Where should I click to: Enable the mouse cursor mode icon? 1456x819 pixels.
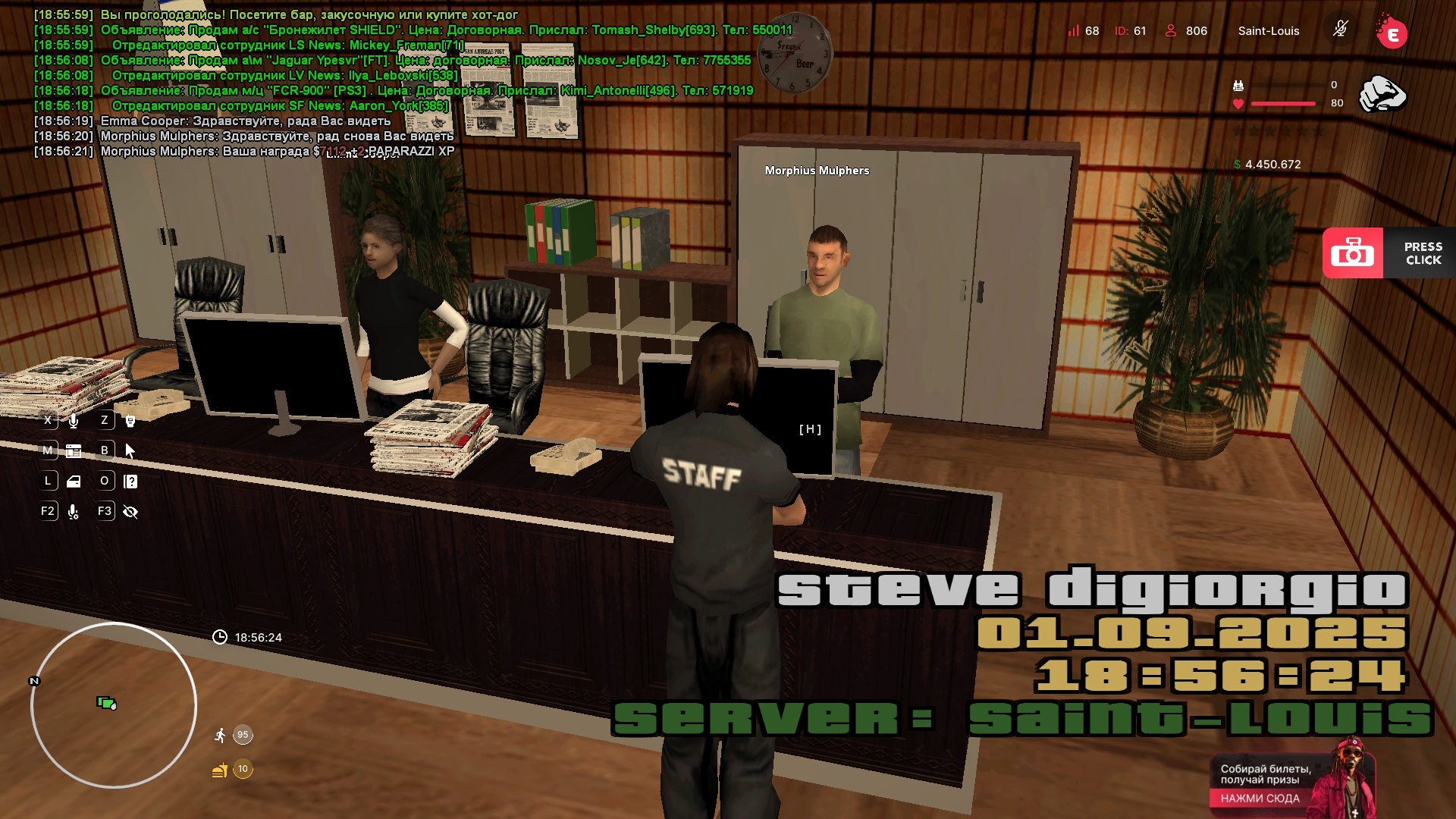tap(130, 451)
